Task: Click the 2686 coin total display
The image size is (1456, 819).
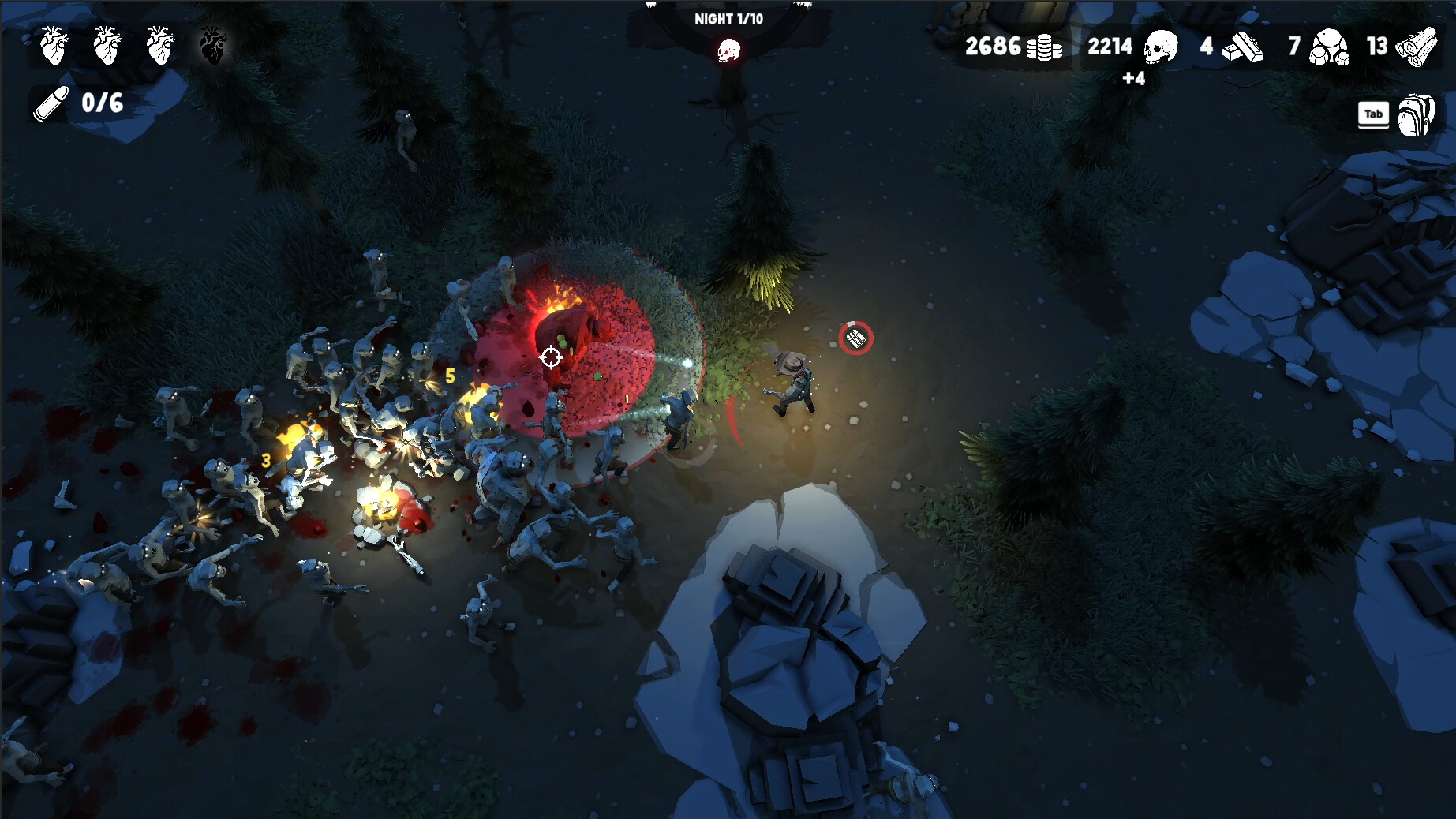Action: pyautogui.click(x=992, y=47)
